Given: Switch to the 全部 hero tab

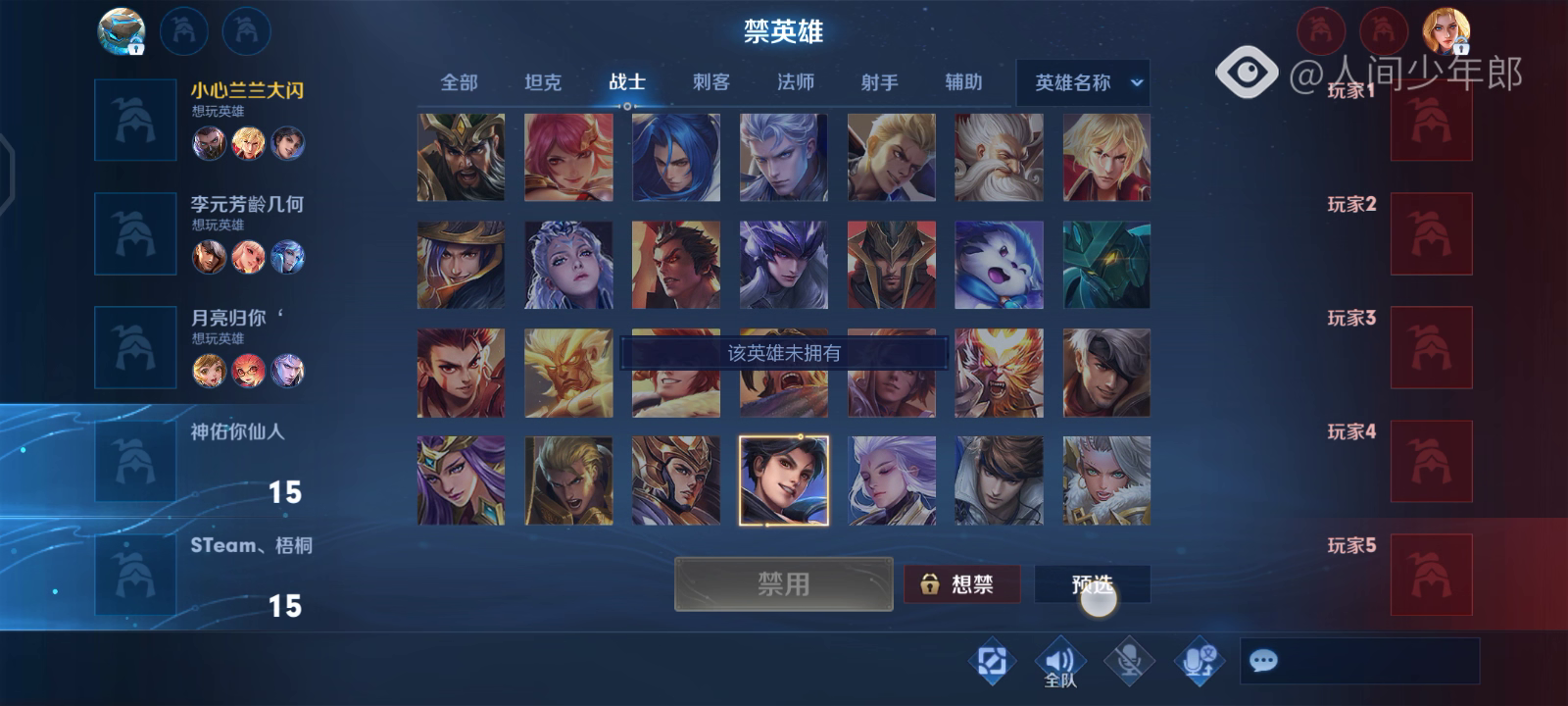Looking at the screenshot, I should point(459,82).
